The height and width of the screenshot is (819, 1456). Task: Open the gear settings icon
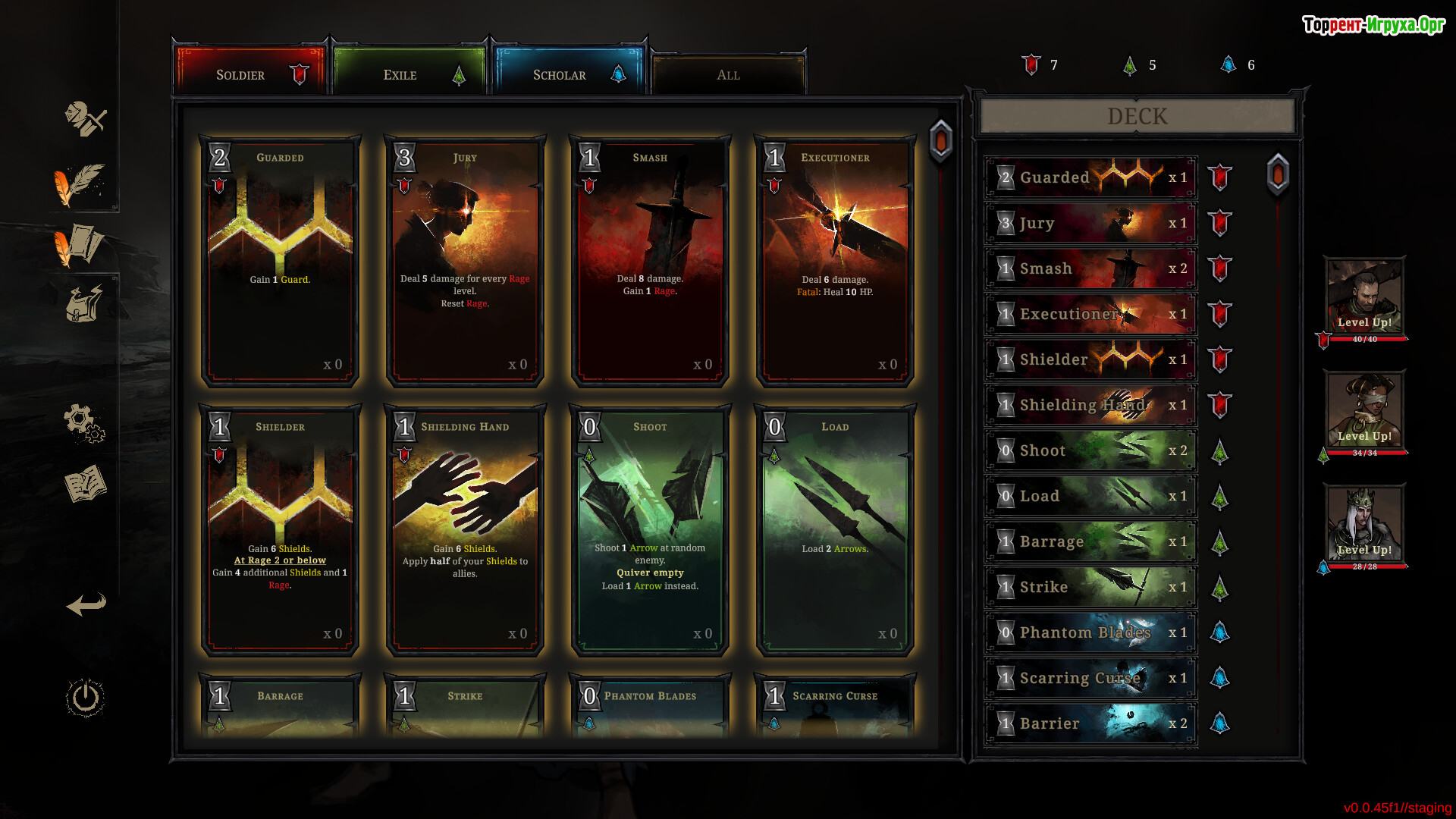click(x=83, y=422)
